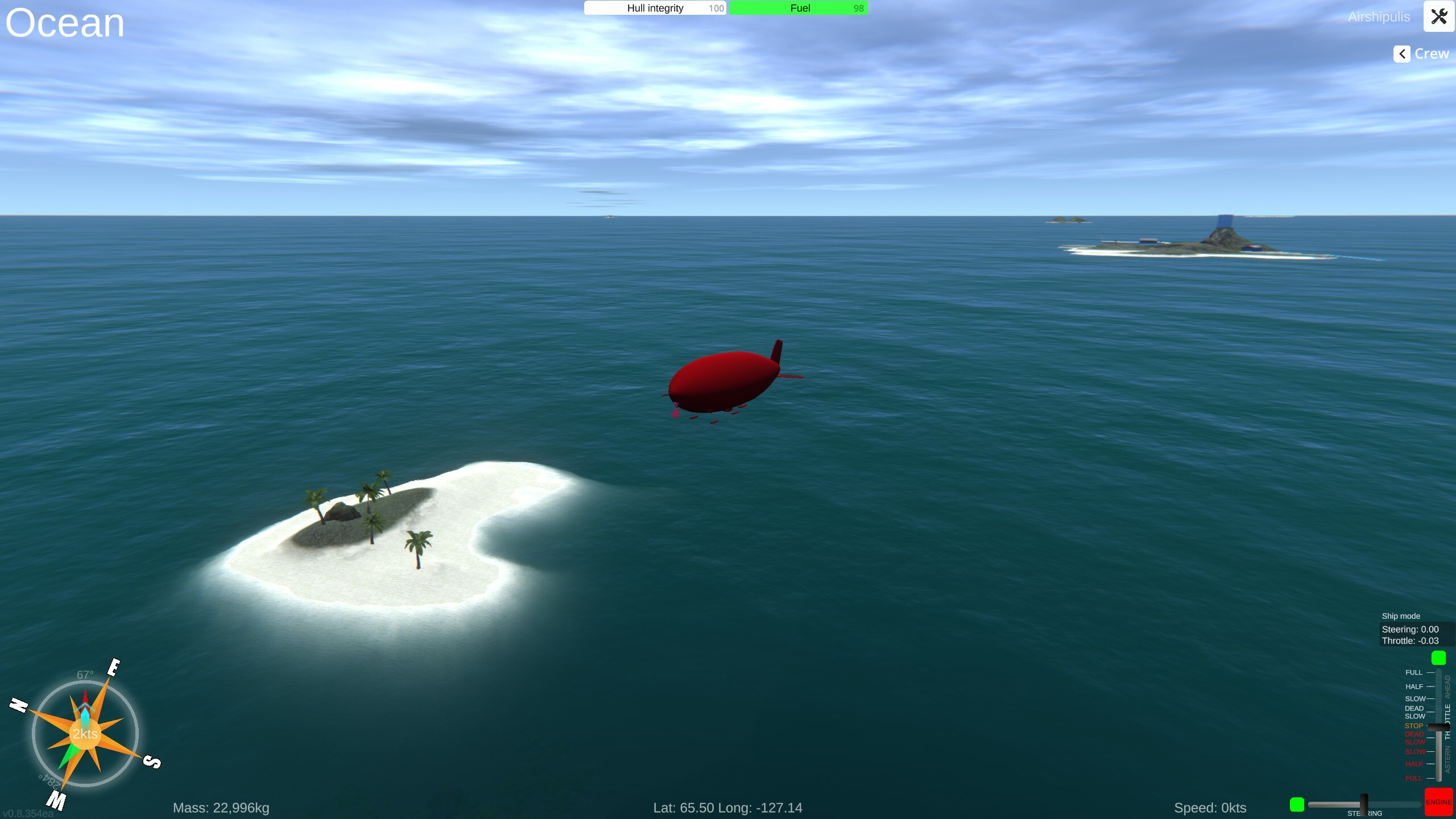Click the Ocean region title

pyautogui.click(x=64, y=23)
